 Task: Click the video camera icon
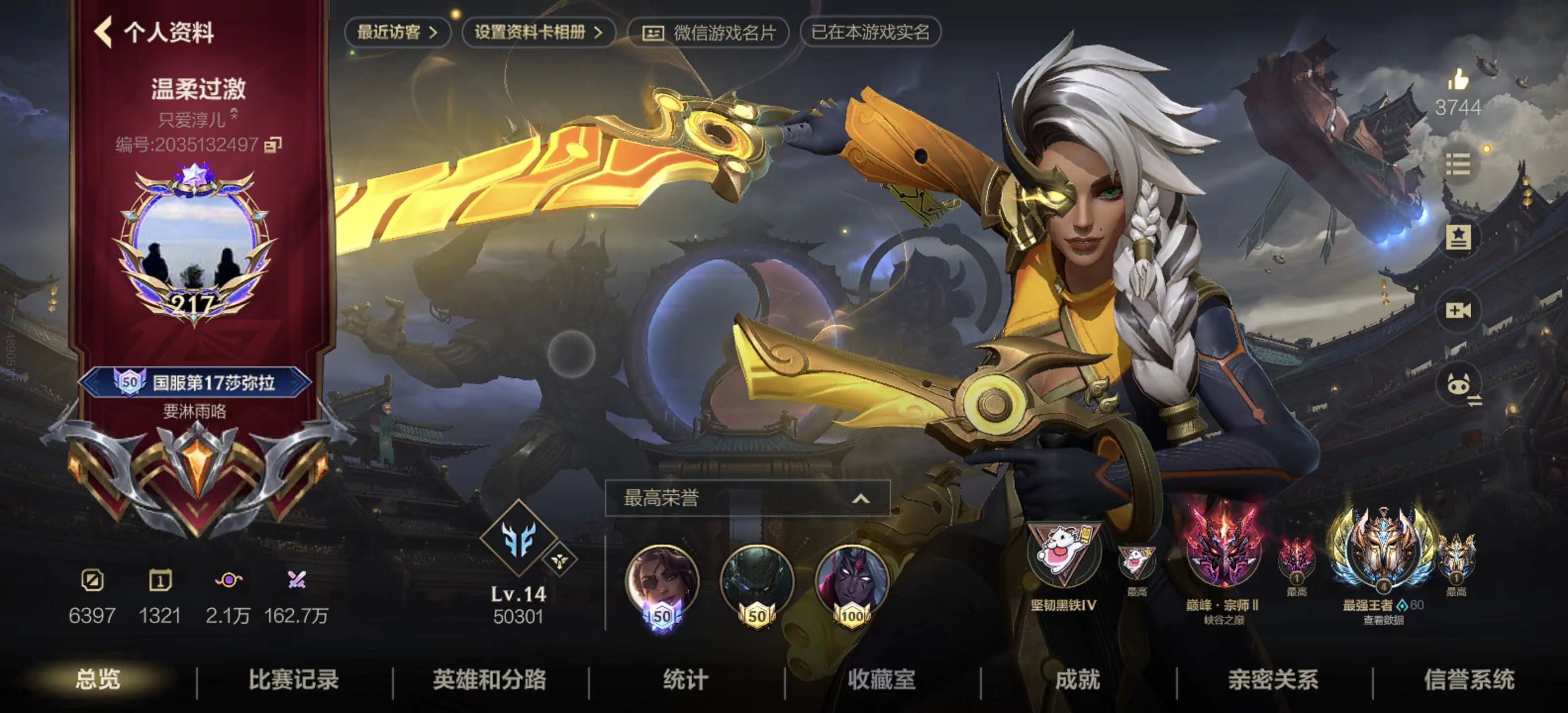[1458, 310]
